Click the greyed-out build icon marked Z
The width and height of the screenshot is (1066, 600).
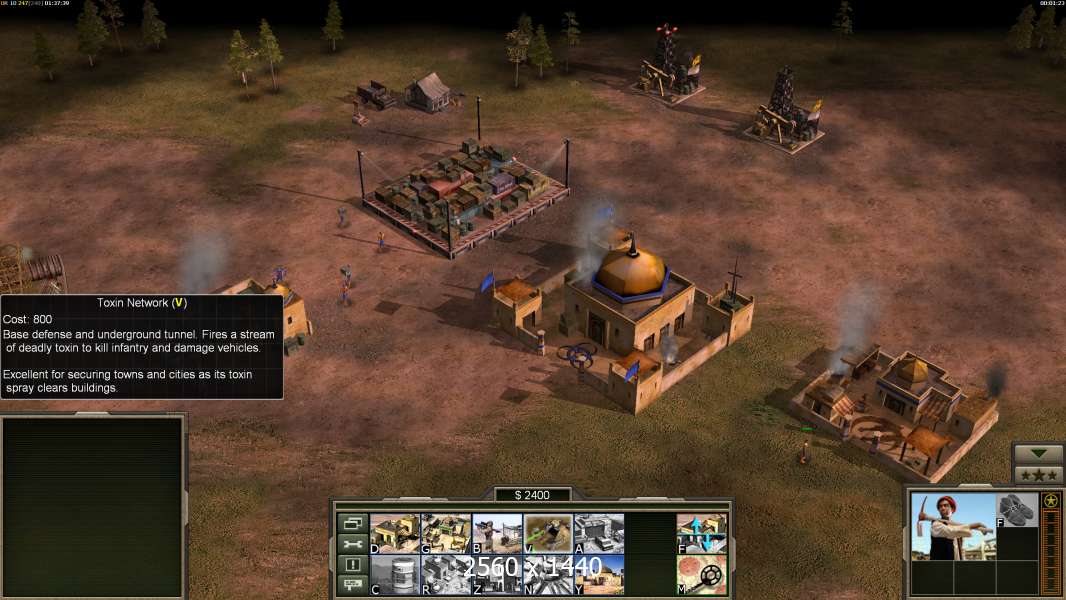(x=497, y=575)
